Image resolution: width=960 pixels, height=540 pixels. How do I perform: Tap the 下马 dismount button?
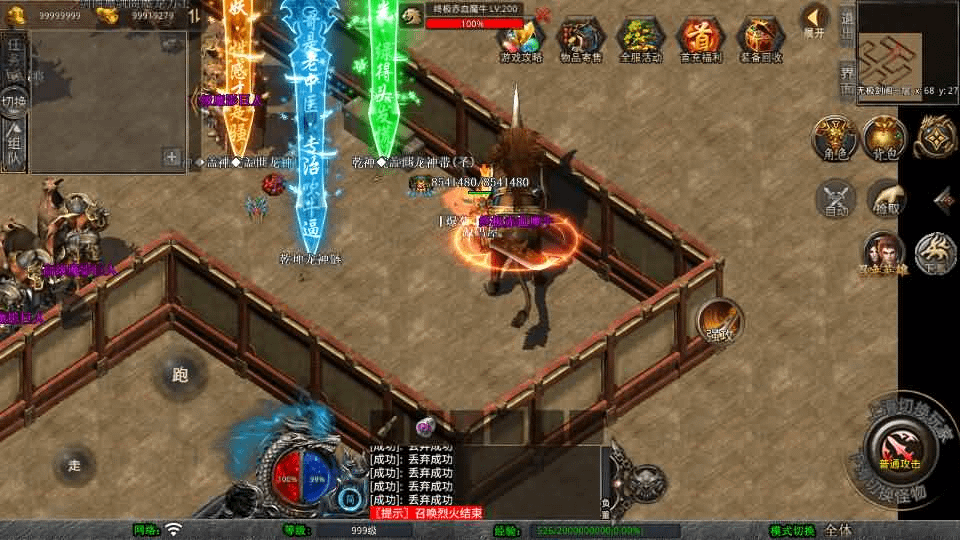click(x=936, y=253)
